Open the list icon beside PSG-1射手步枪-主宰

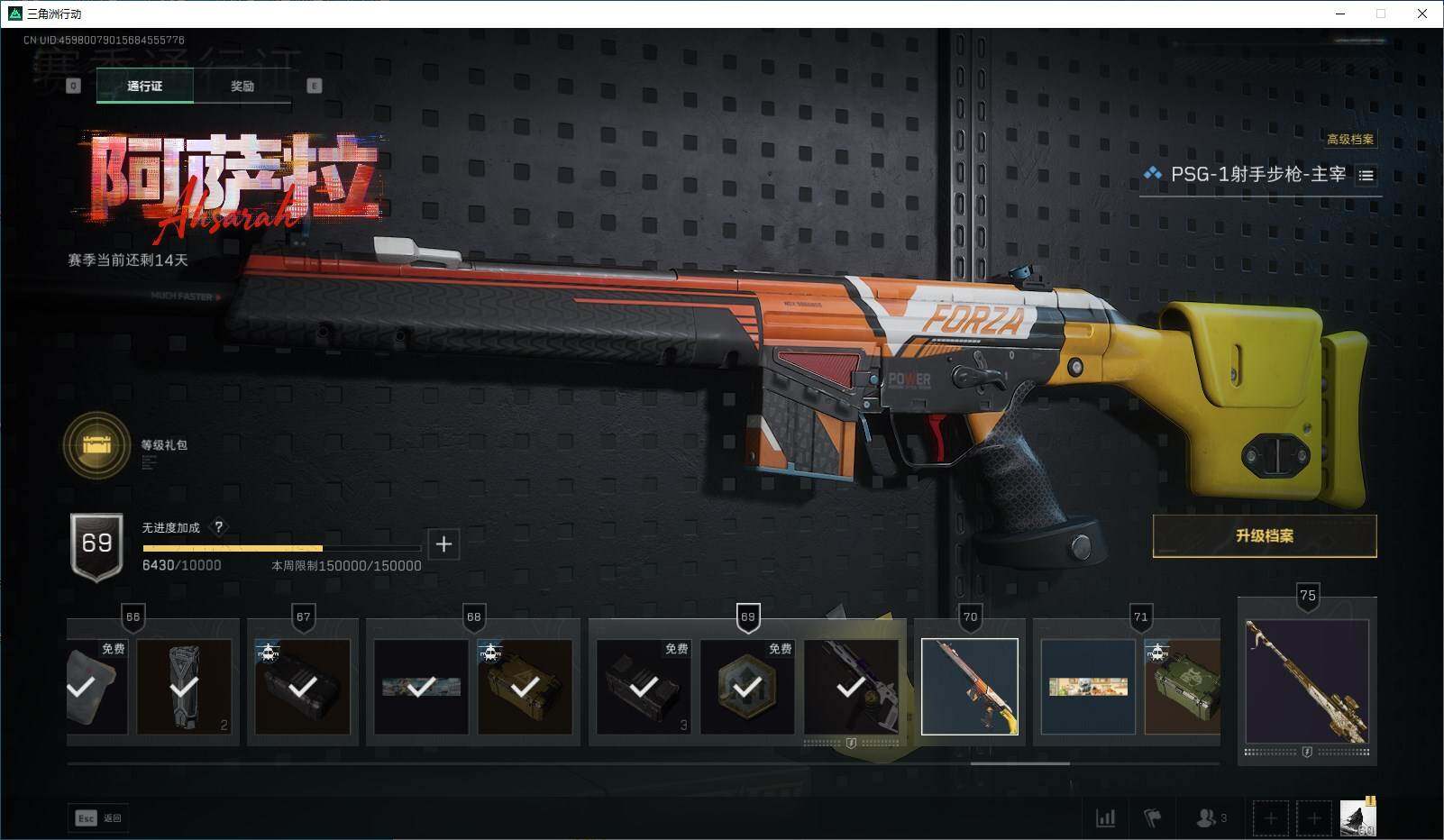[1366, 176]
